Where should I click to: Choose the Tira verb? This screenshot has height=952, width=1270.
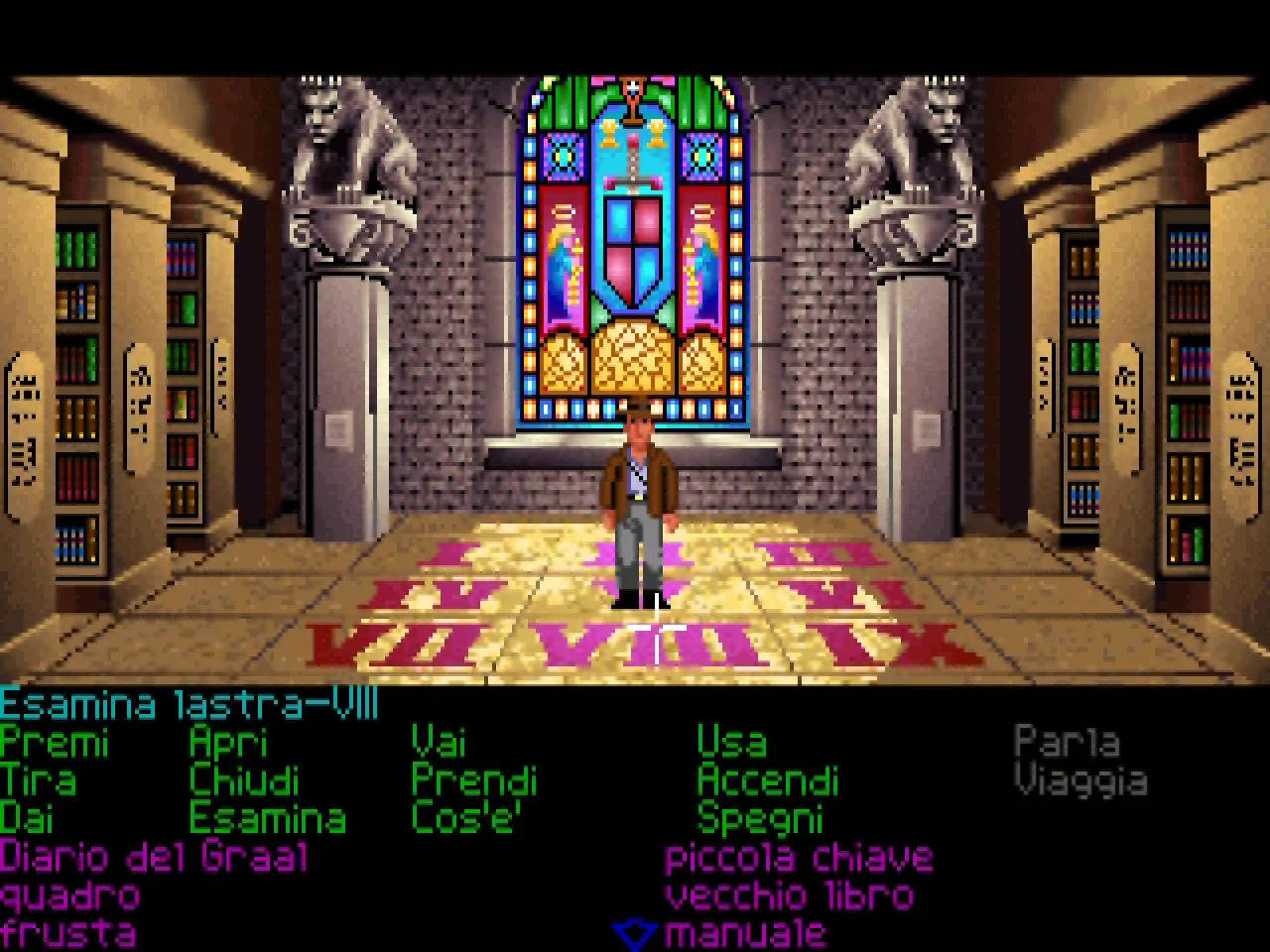[x=38, y=781]
